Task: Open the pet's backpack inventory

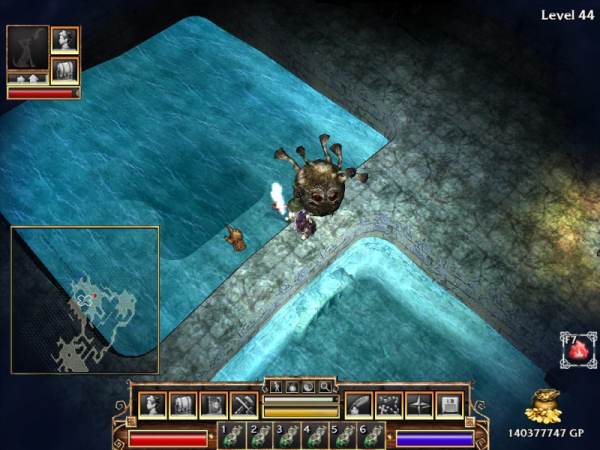Action: pyautogui.click(x=65, y=70)
